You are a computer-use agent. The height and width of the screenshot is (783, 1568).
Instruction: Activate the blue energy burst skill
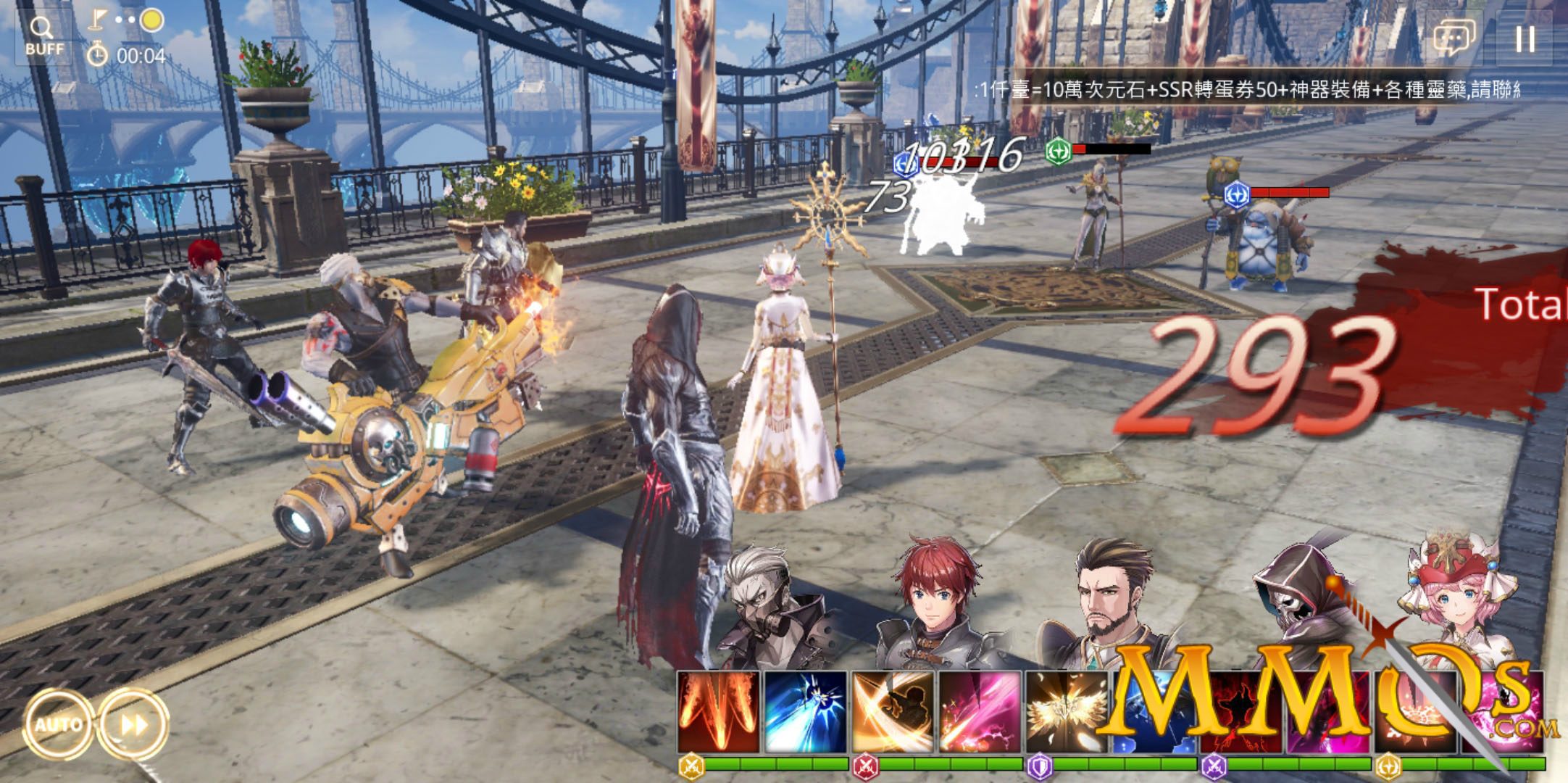806,712
